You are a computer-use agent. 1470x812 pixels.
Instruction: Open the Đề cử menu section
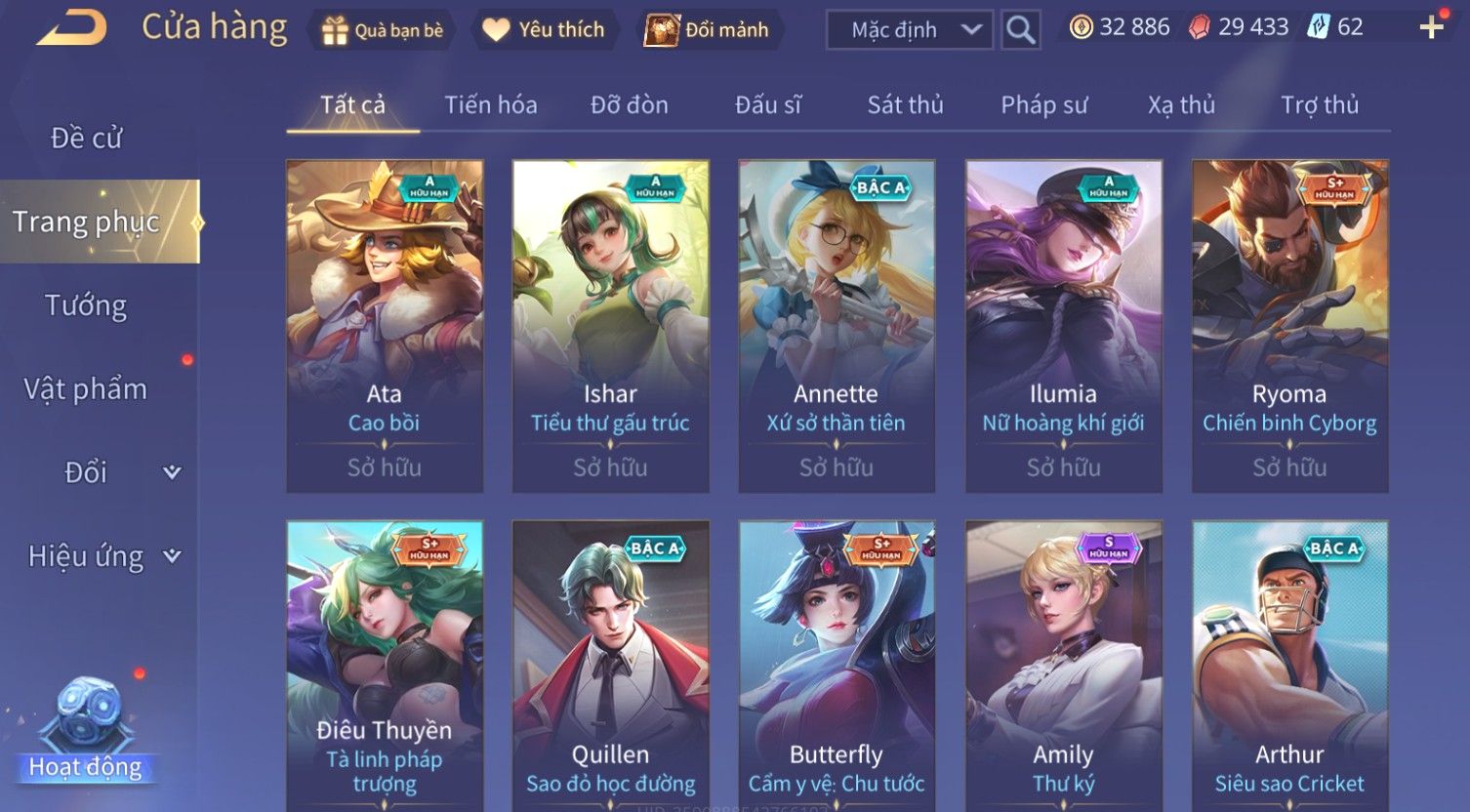tap(87, 139)
